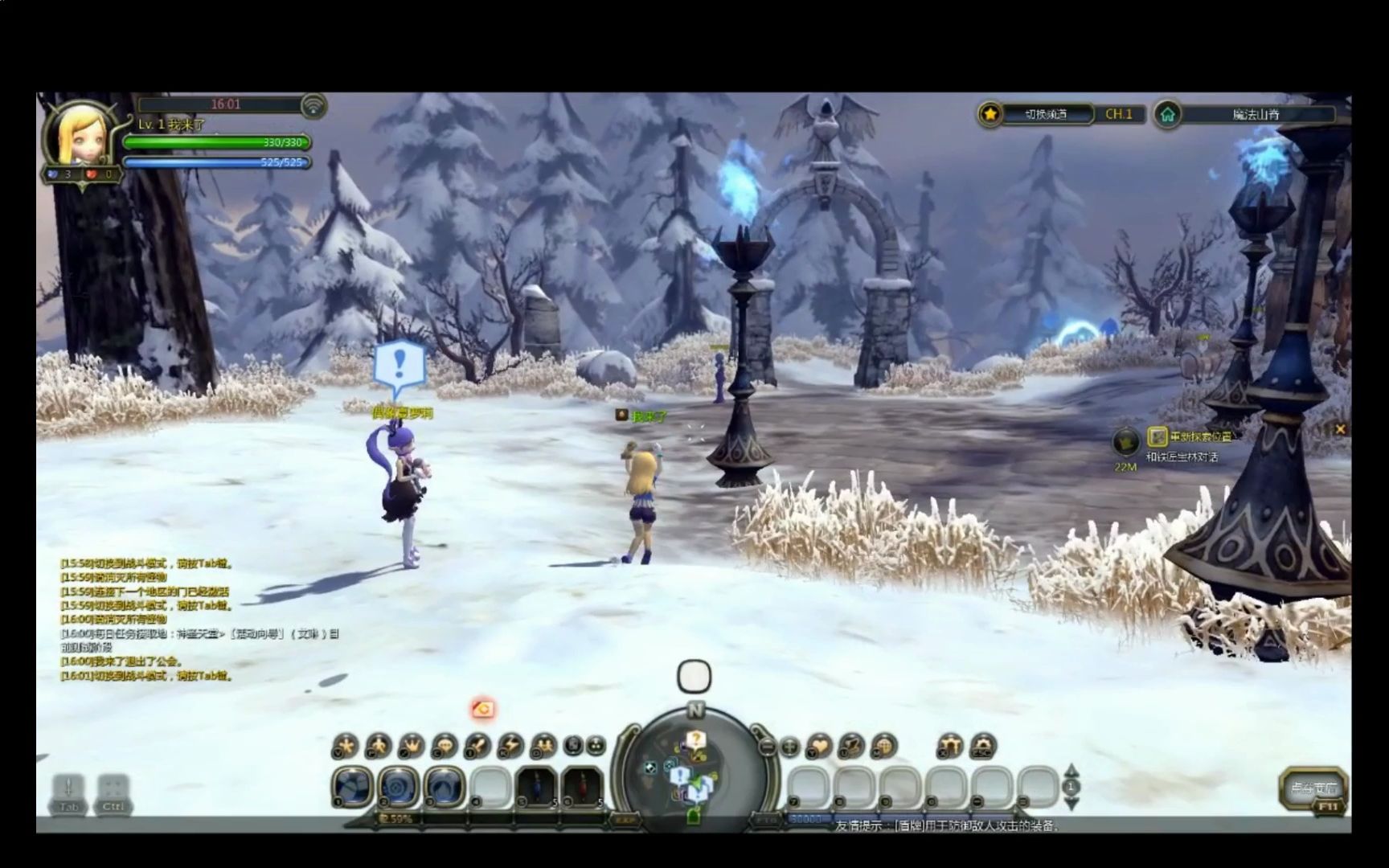Screen dimensions: 1389x868
Task: Open the green home icon at top
Action: (x=1167, y=115)
